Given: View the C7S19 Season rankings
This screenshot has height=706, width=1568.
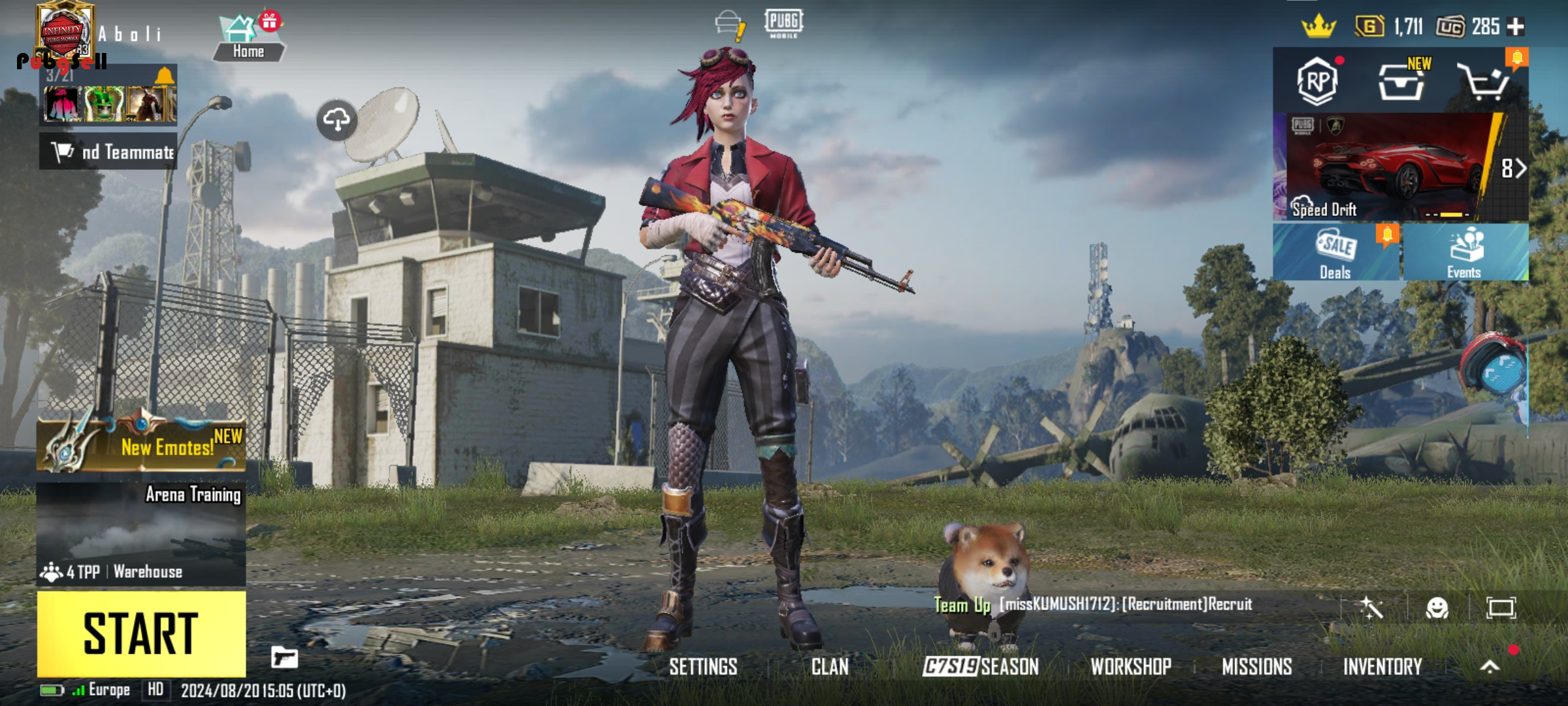Looking at the screenshot, I should pos(980,667).
